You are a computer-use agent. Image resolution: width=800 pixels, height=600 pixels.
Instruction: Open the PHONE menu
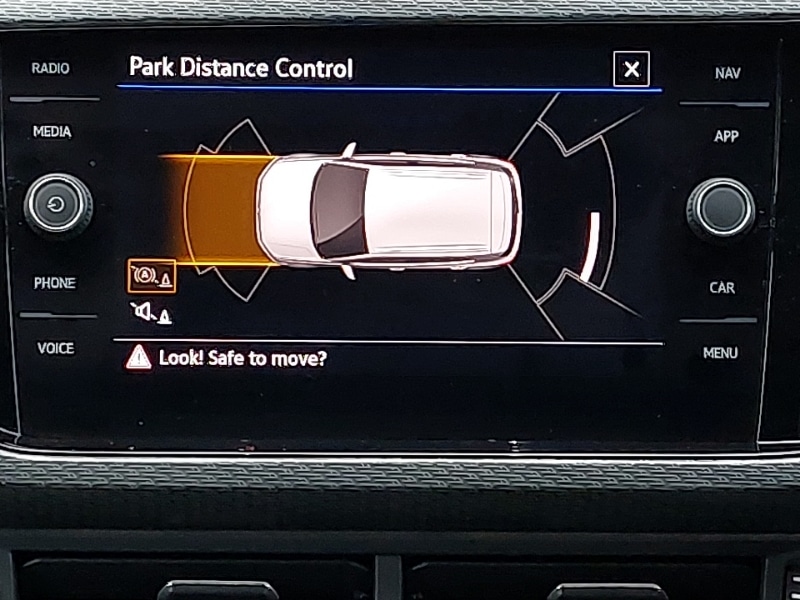(x=54, y=283)
